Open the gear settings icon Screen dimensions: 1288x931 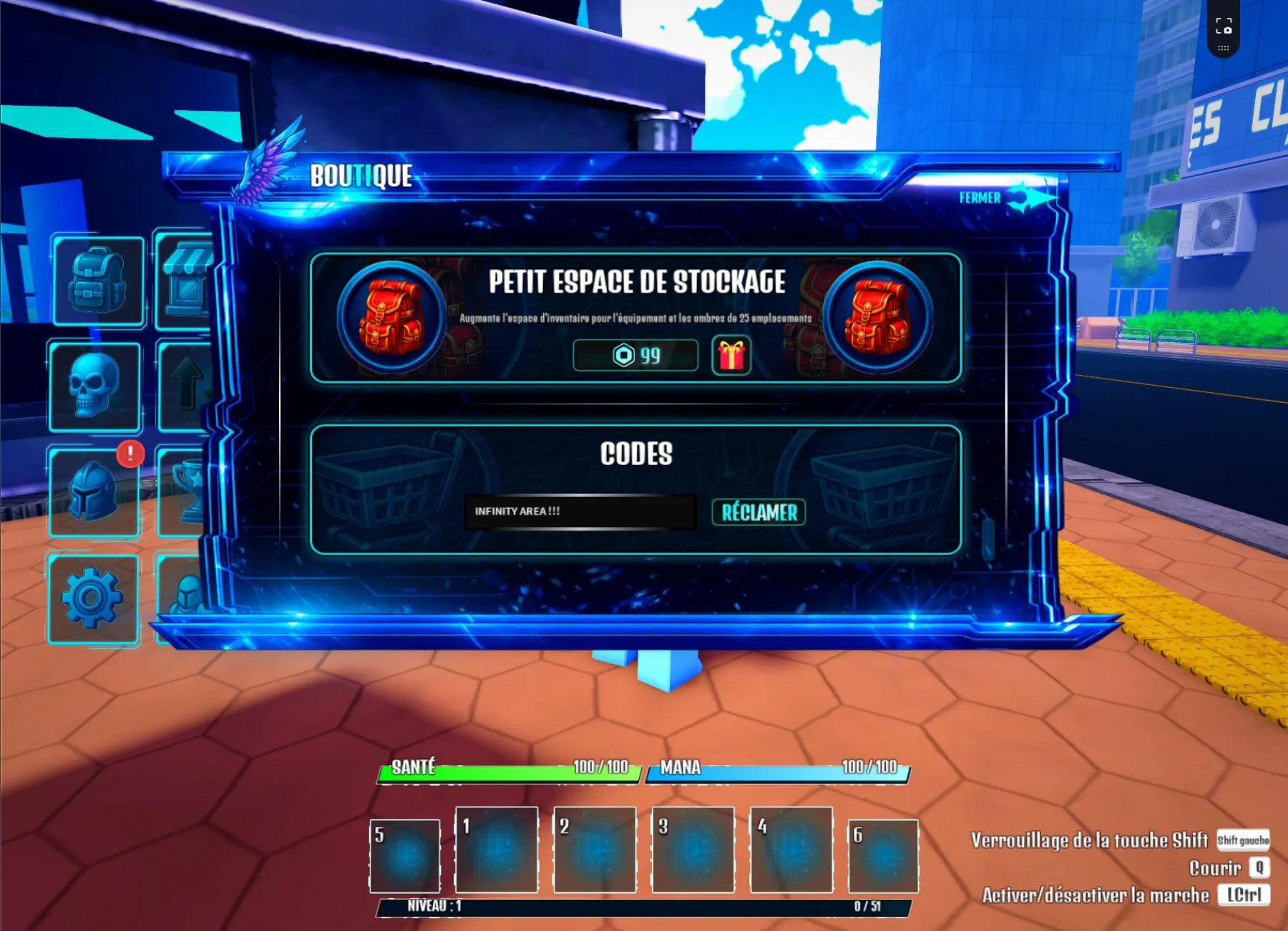click(x=93, y=596)
